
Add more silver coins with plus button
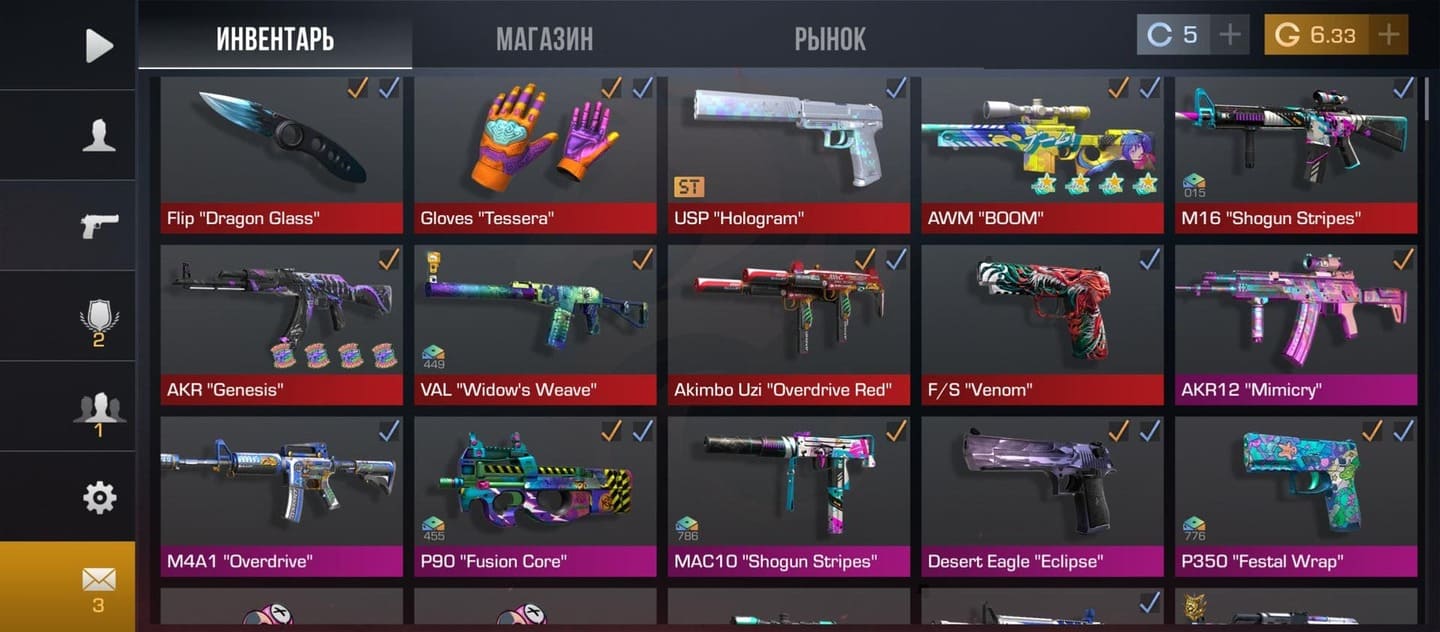point(1230,35)
